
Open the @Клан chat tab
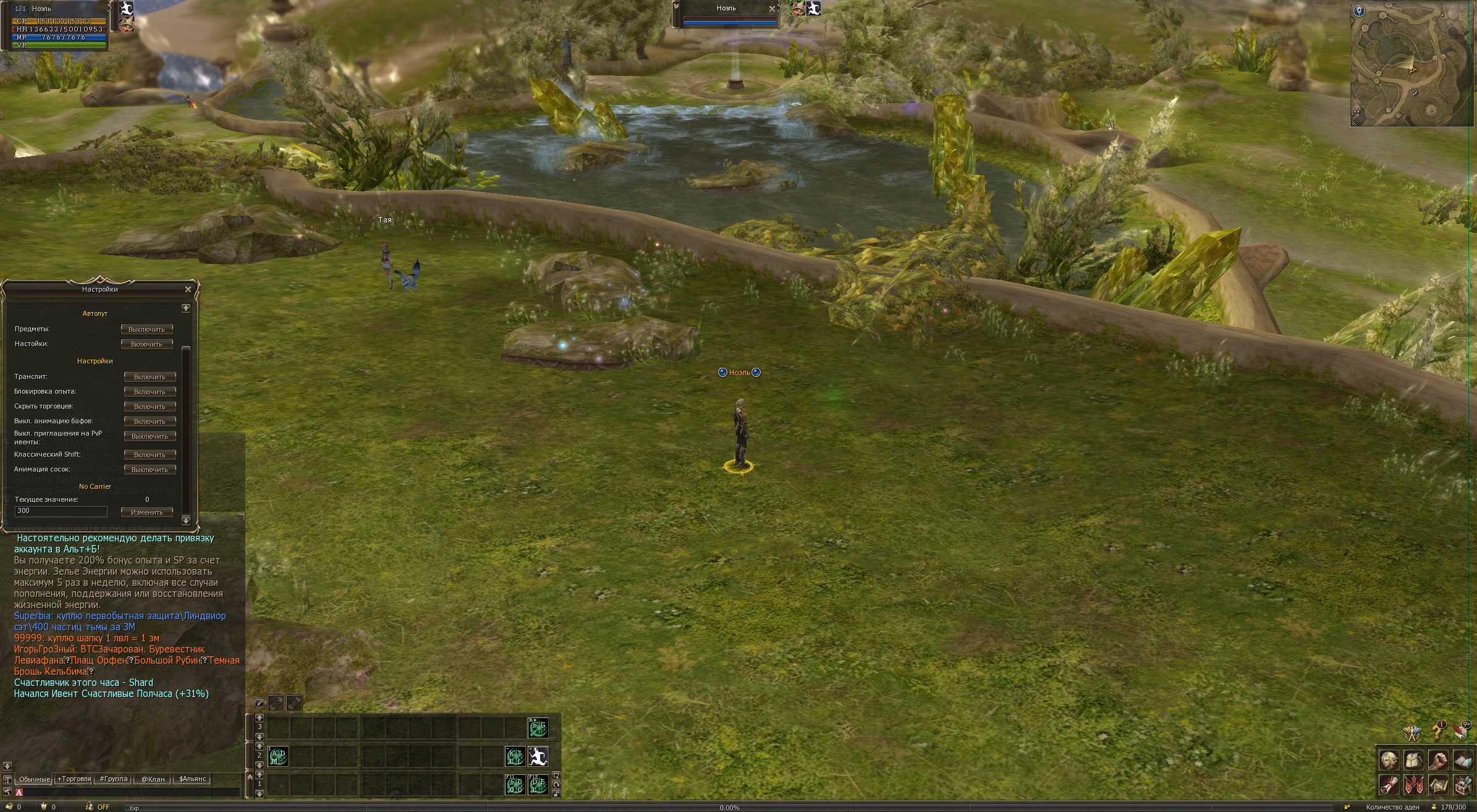tap(153, 779)
